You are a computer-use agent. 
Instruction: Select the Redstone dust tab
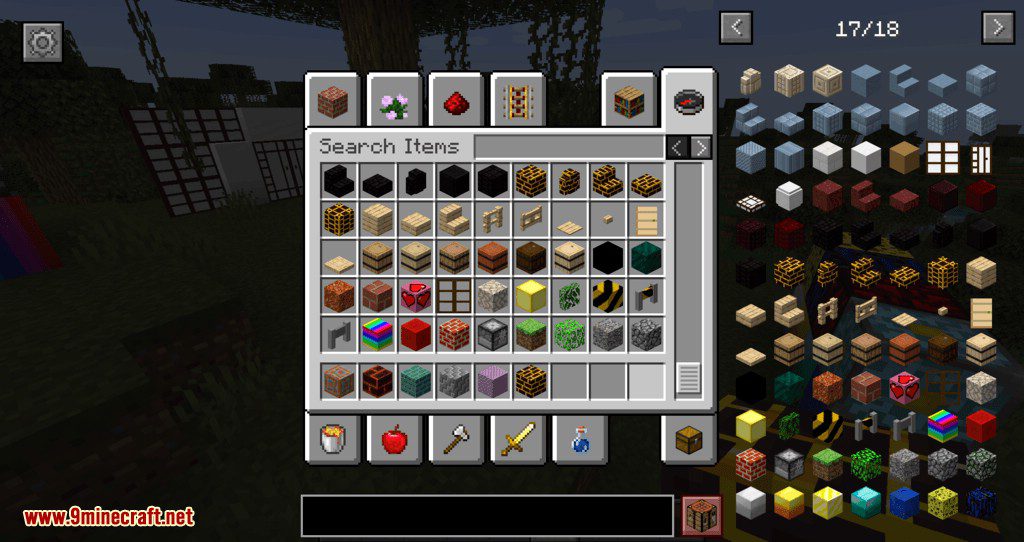coord(455,101)
